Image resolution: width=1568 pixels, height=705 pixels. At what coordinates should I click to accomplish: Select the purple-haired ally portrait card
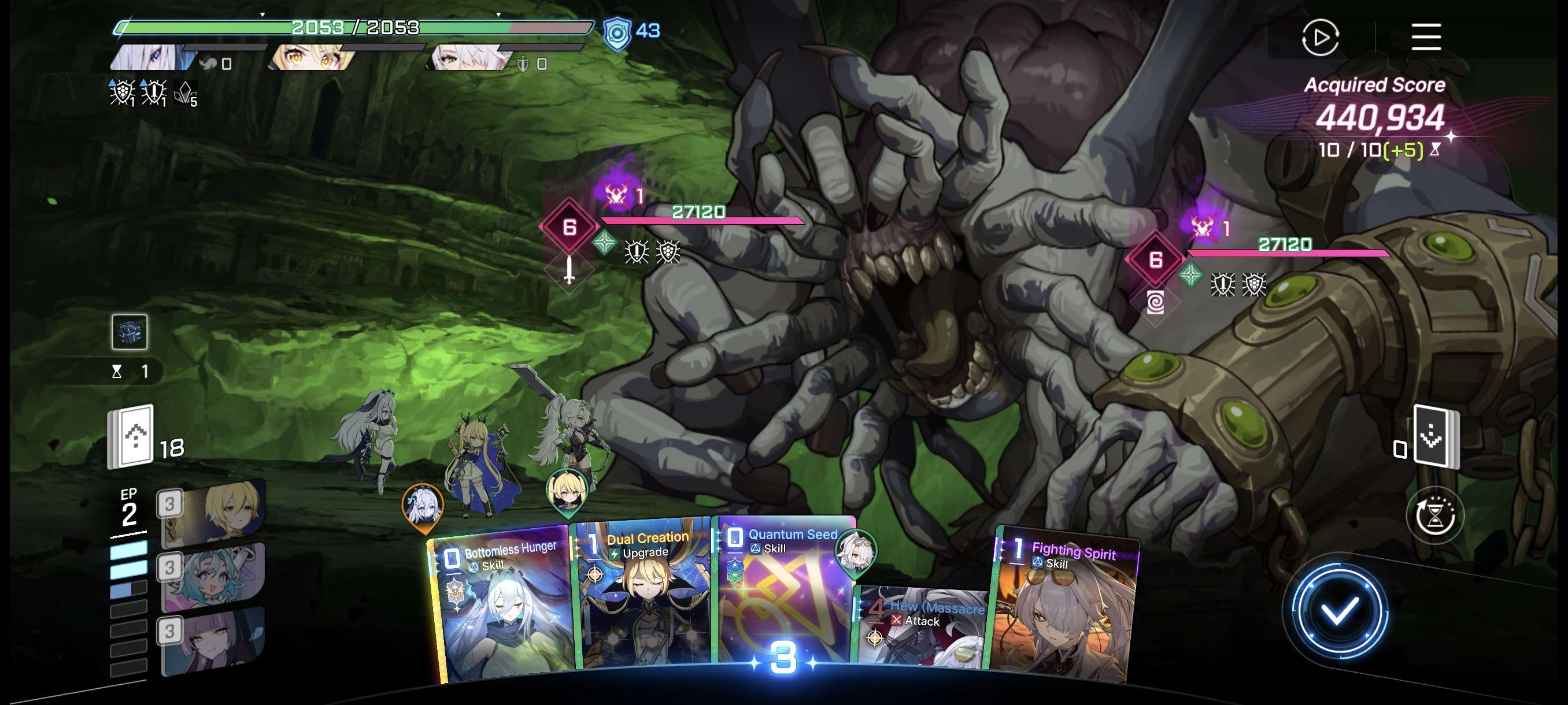coord(213,640)
